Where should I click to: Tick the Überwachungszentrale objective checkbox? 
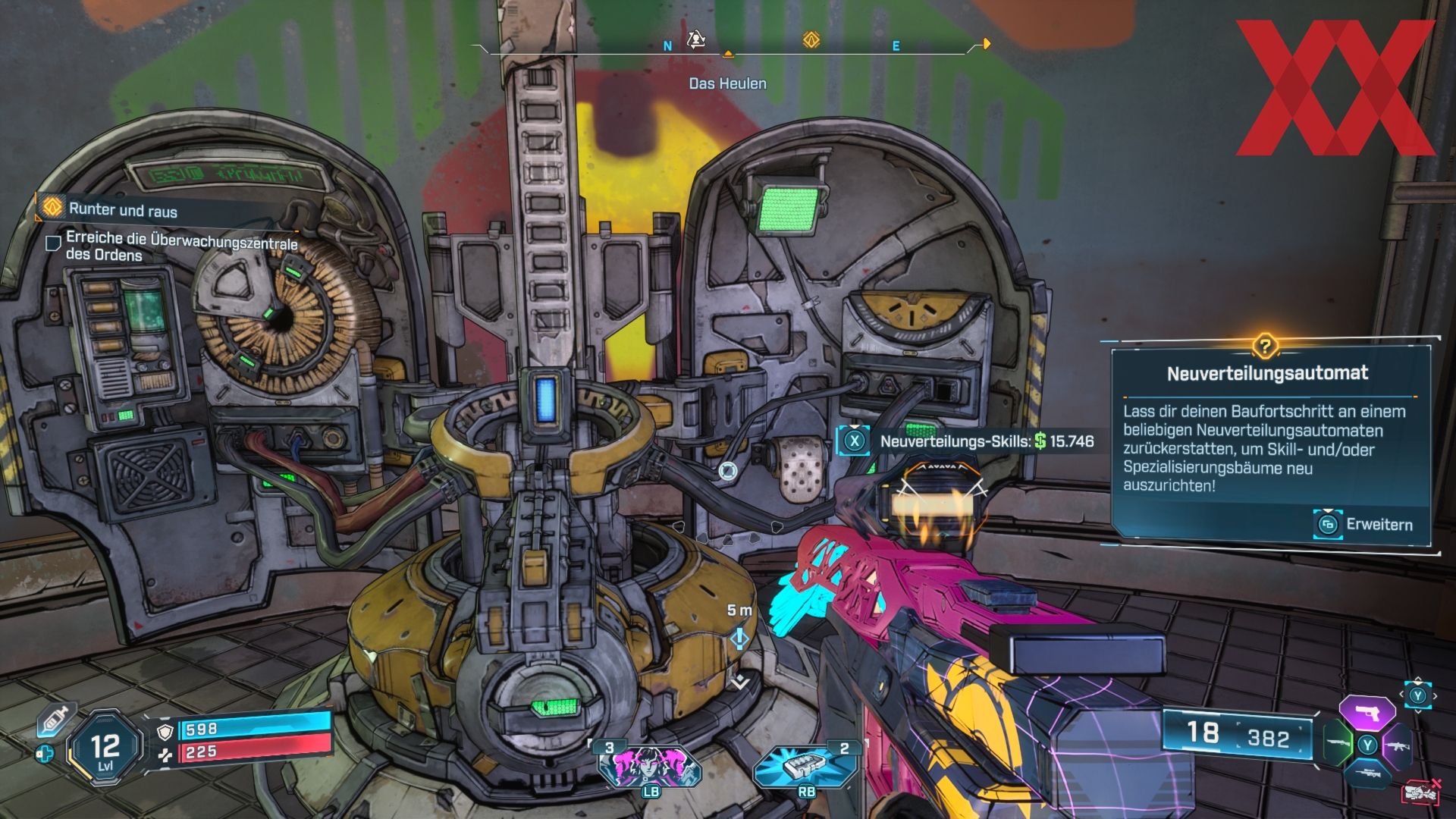[x=54, y=243]
